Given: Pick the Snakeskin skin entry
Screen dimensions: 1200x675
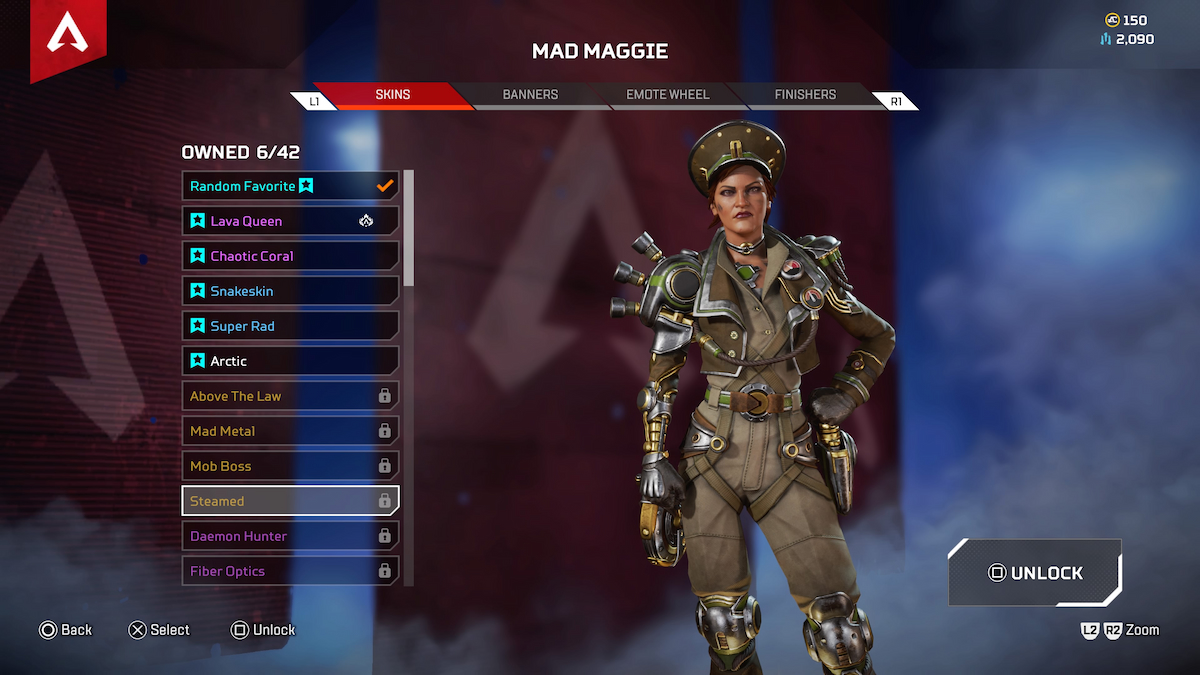Looking at the screenshot, I should pyautogui.click(x=290, y=291).
